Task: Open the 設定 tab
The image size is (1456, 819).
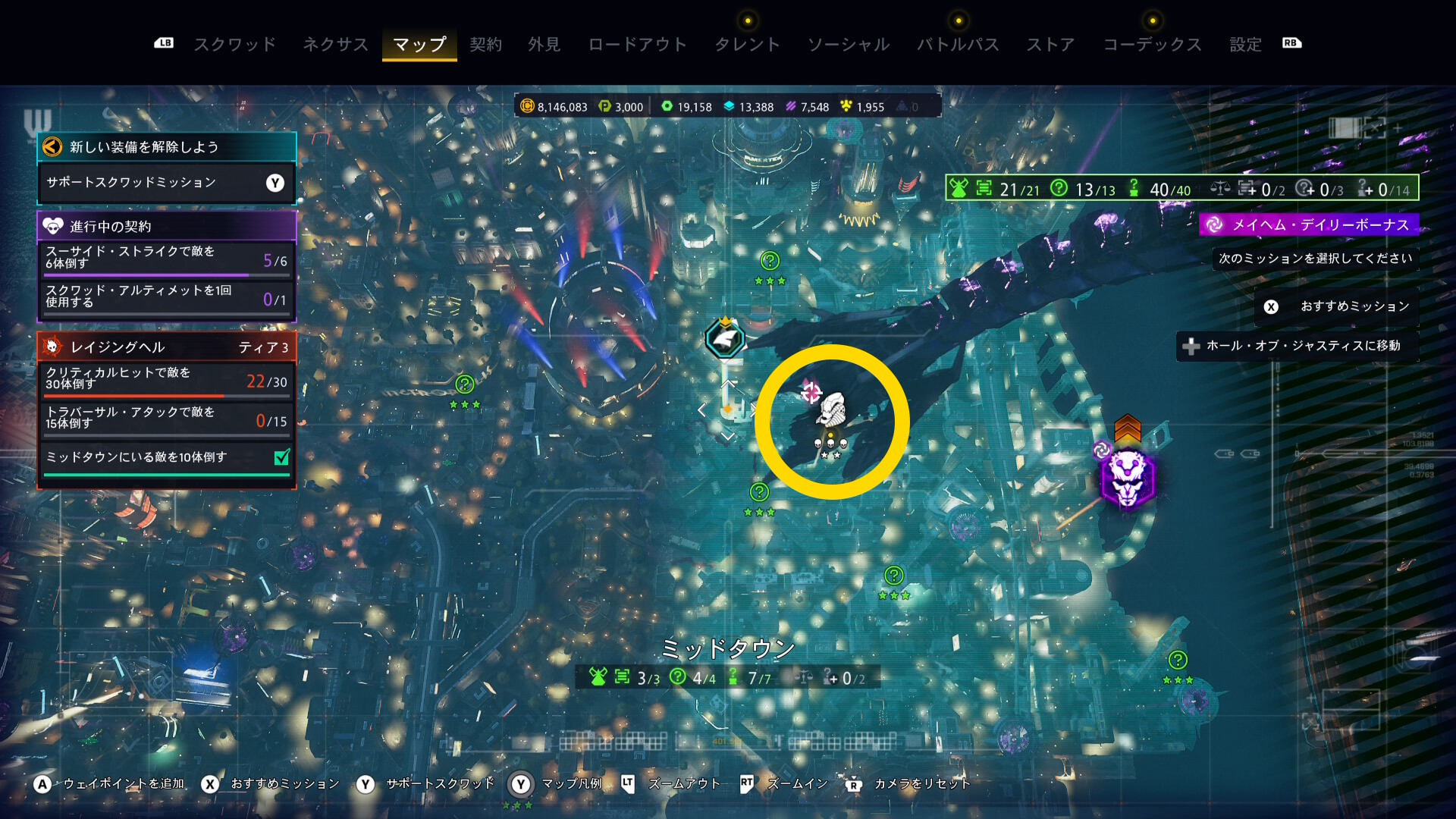Action: tap(1245, 45)
